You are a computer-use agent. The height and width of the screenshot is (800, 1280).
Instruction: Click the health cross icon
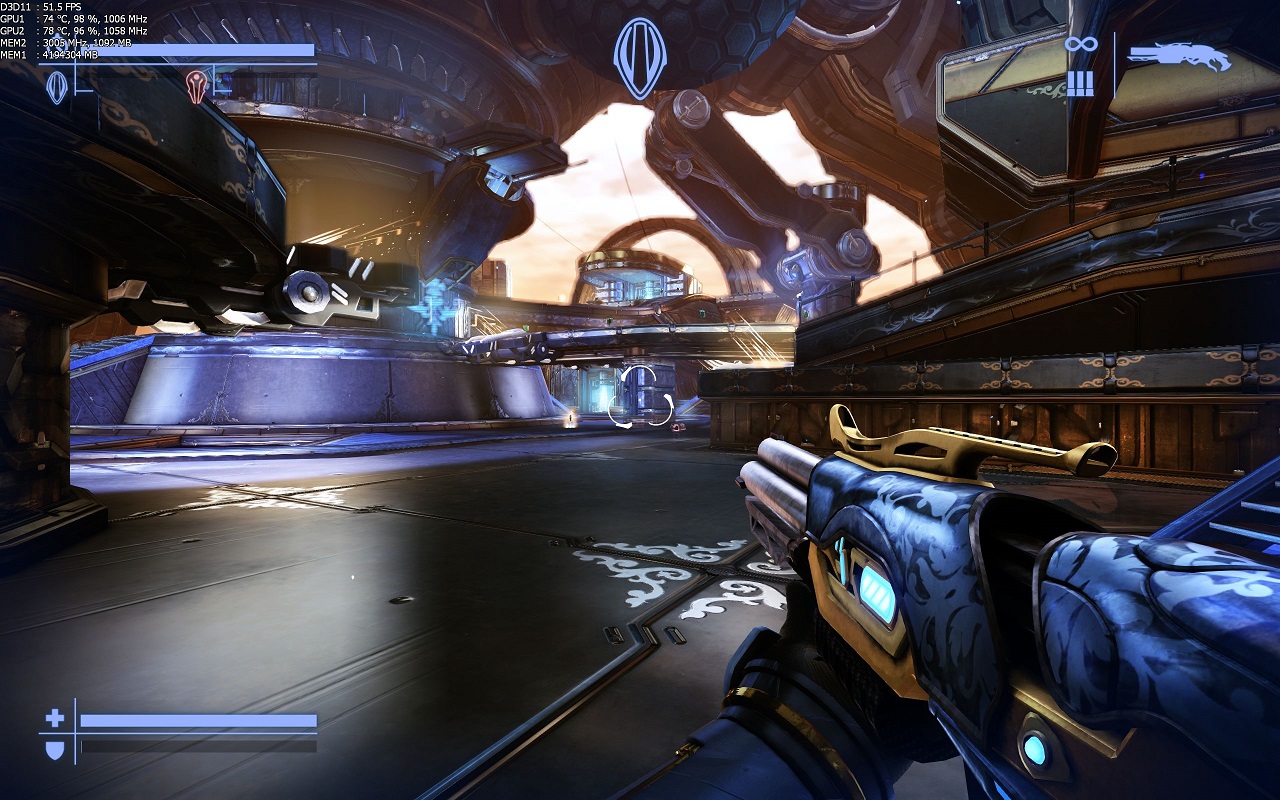tap(55, 718)
